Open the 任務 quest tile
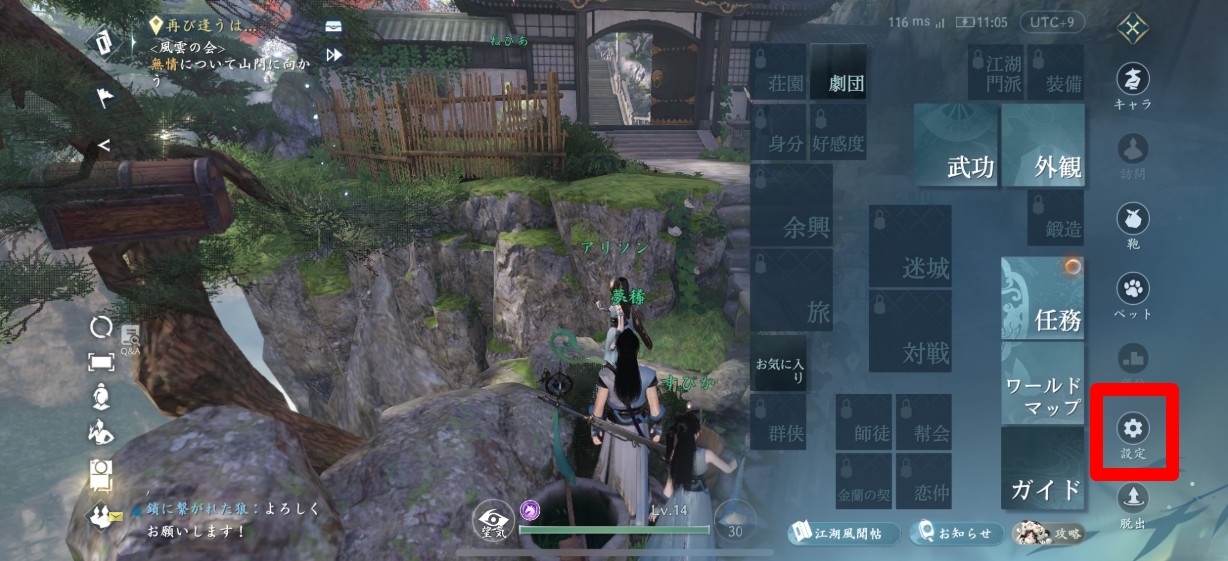 (x=1043, y=298)
